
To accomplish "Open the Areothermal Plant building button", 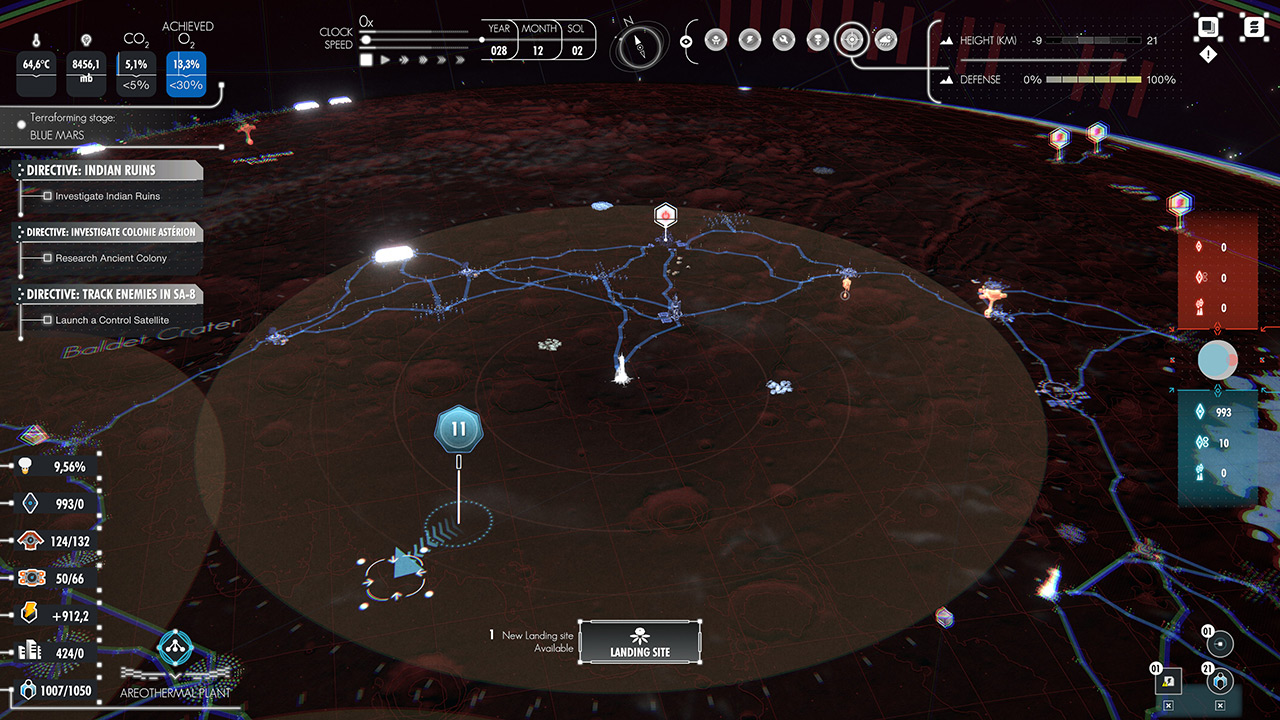I will tap(175, 651).
